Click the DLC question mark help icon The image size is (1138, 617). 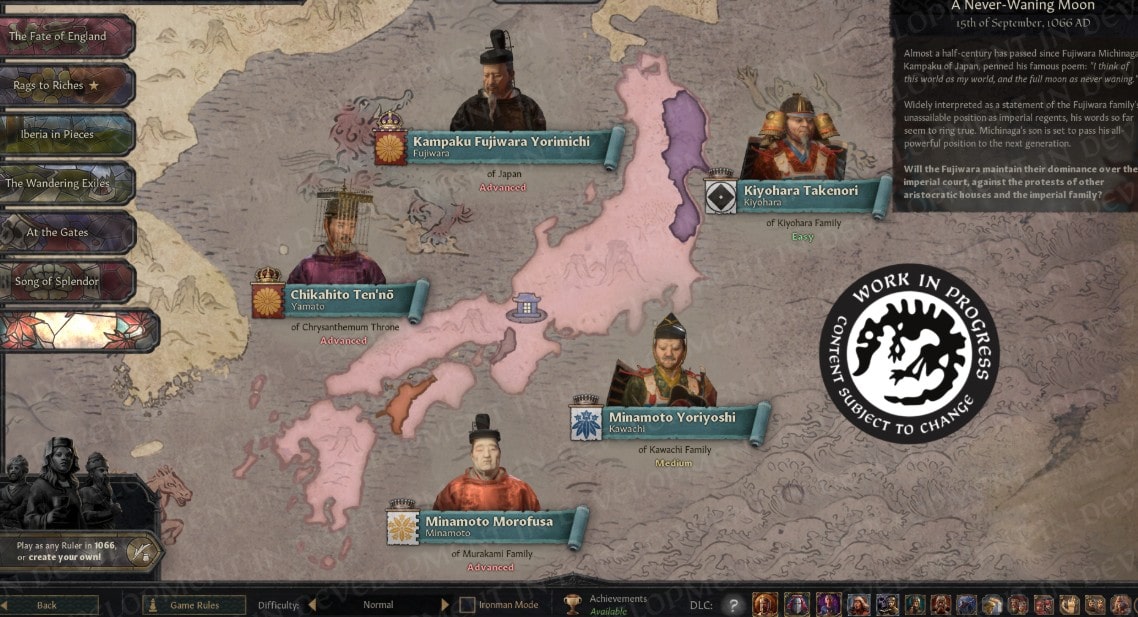[735, 605]
